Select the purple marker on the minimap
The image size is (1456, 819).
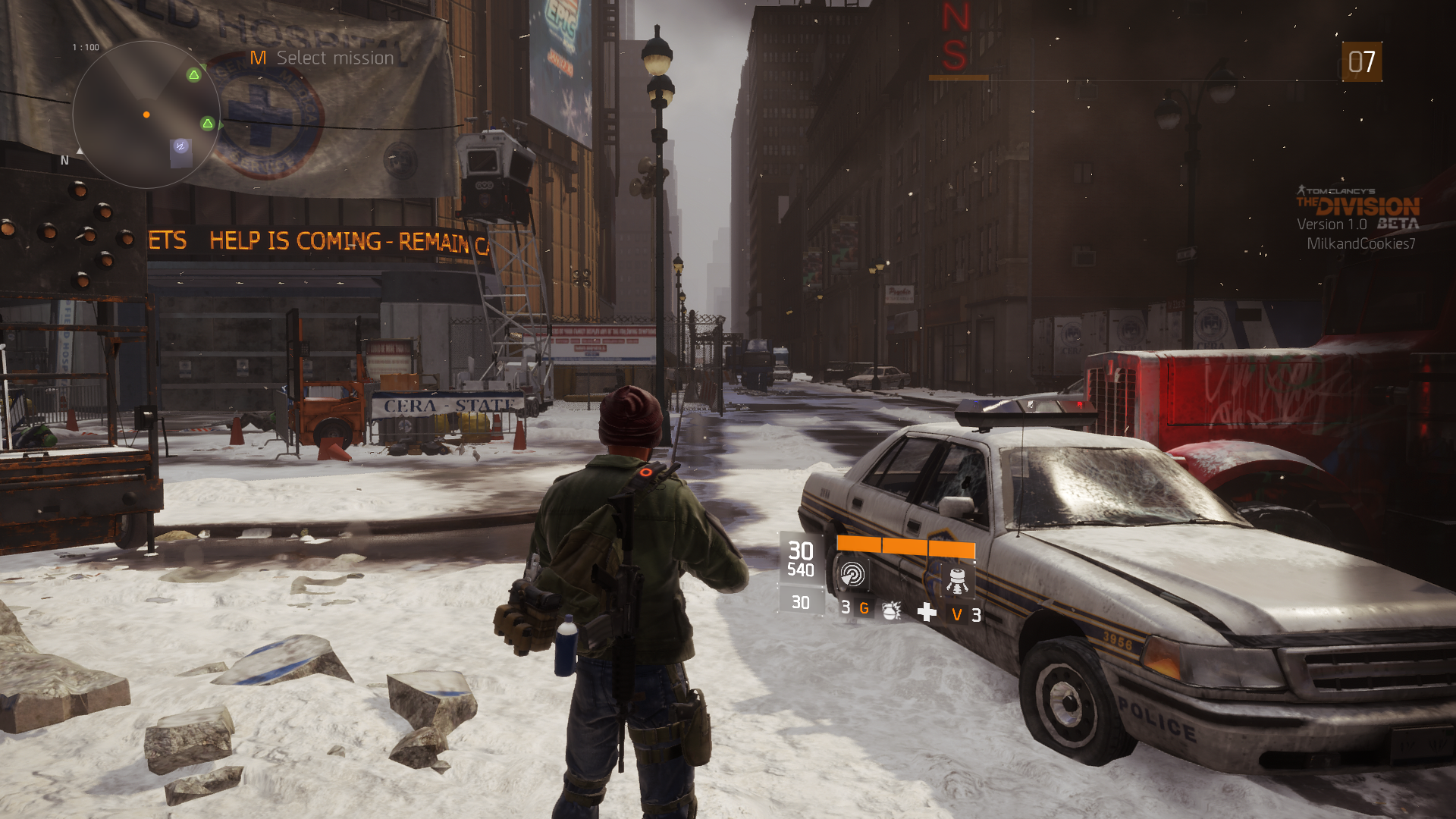tap(180, 146)
